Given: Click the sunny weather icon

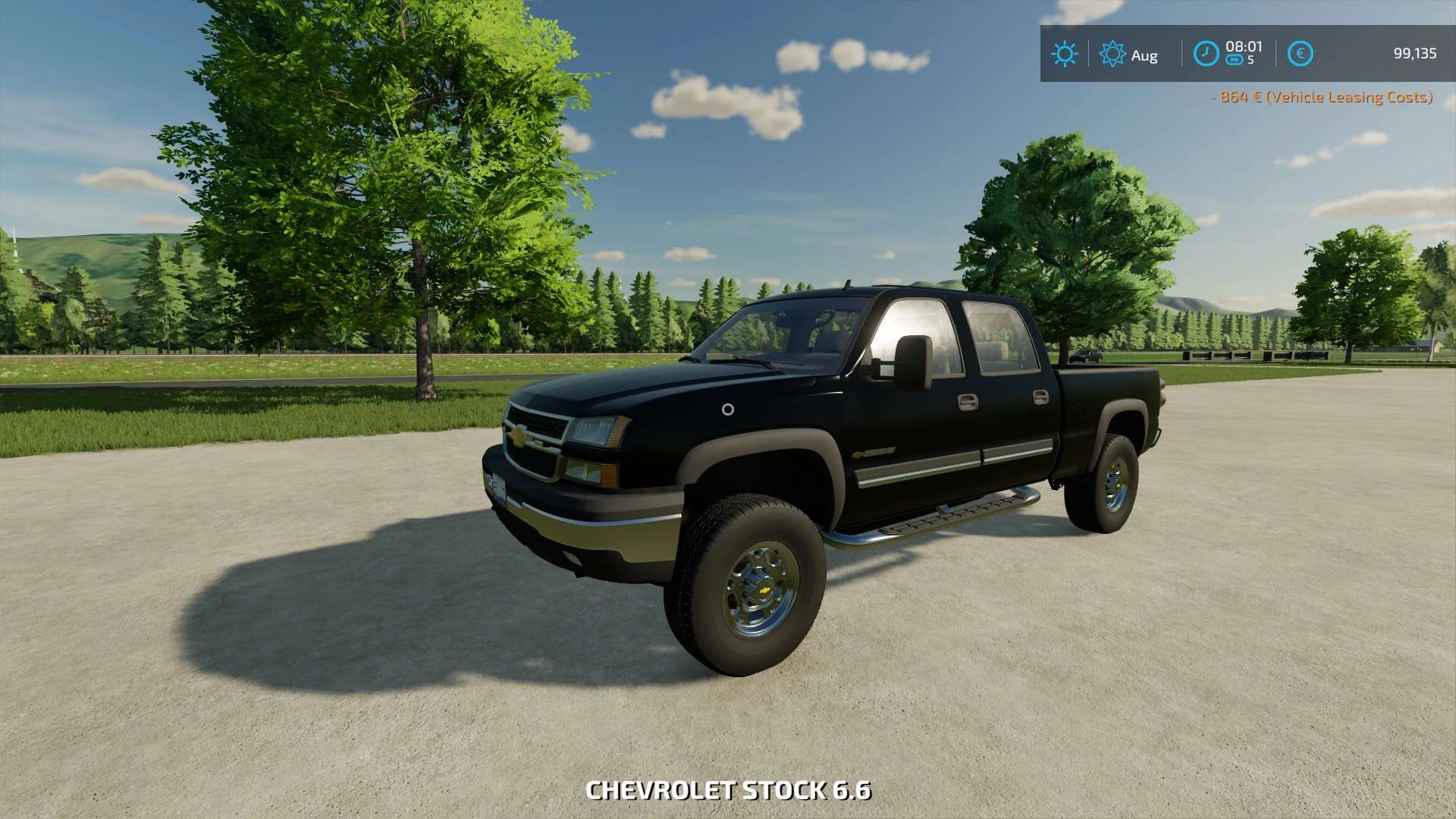Looking at the screenshot, I should point(1064,54).
